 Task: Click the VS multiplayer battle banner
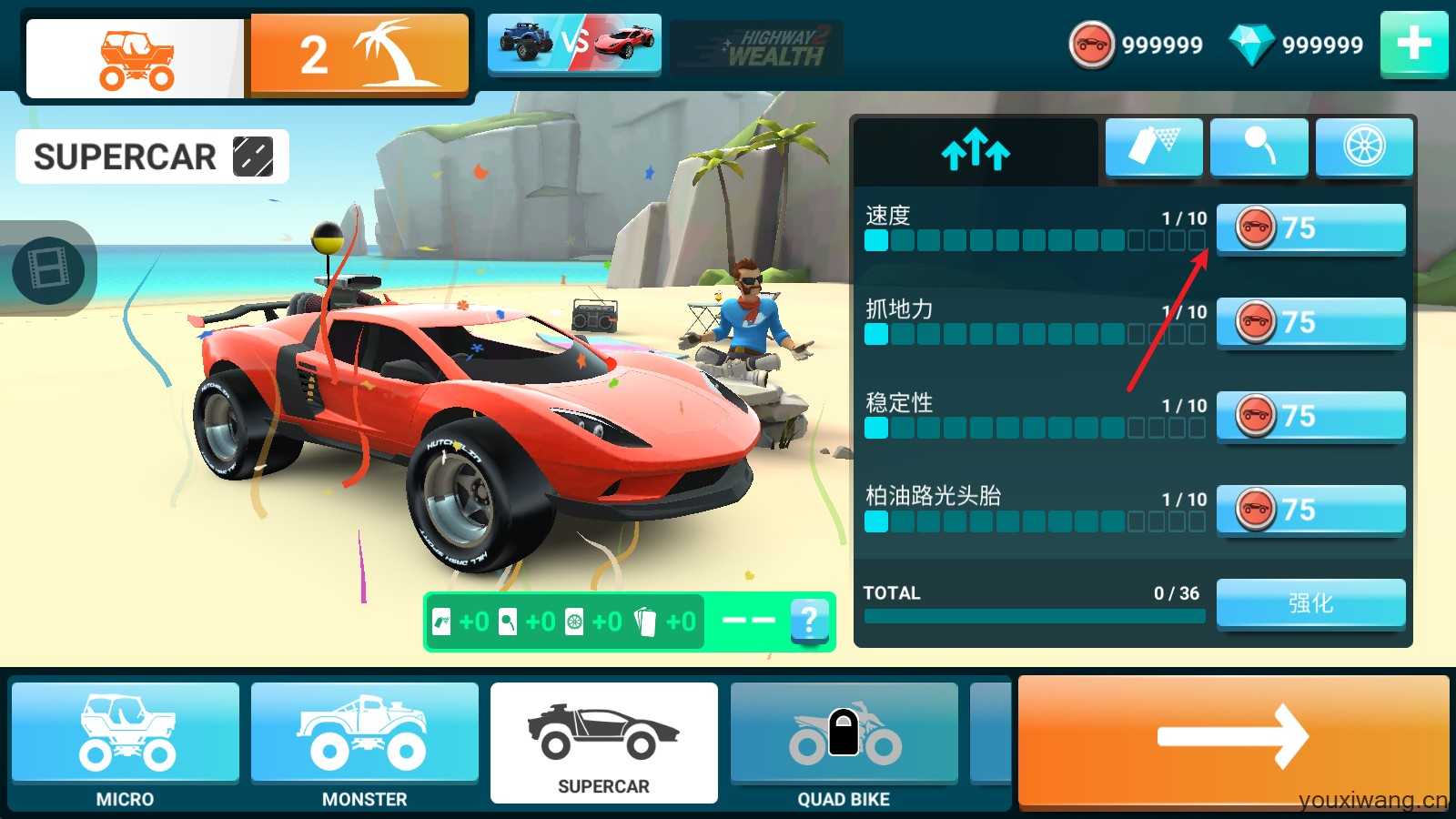click(574, 44)
